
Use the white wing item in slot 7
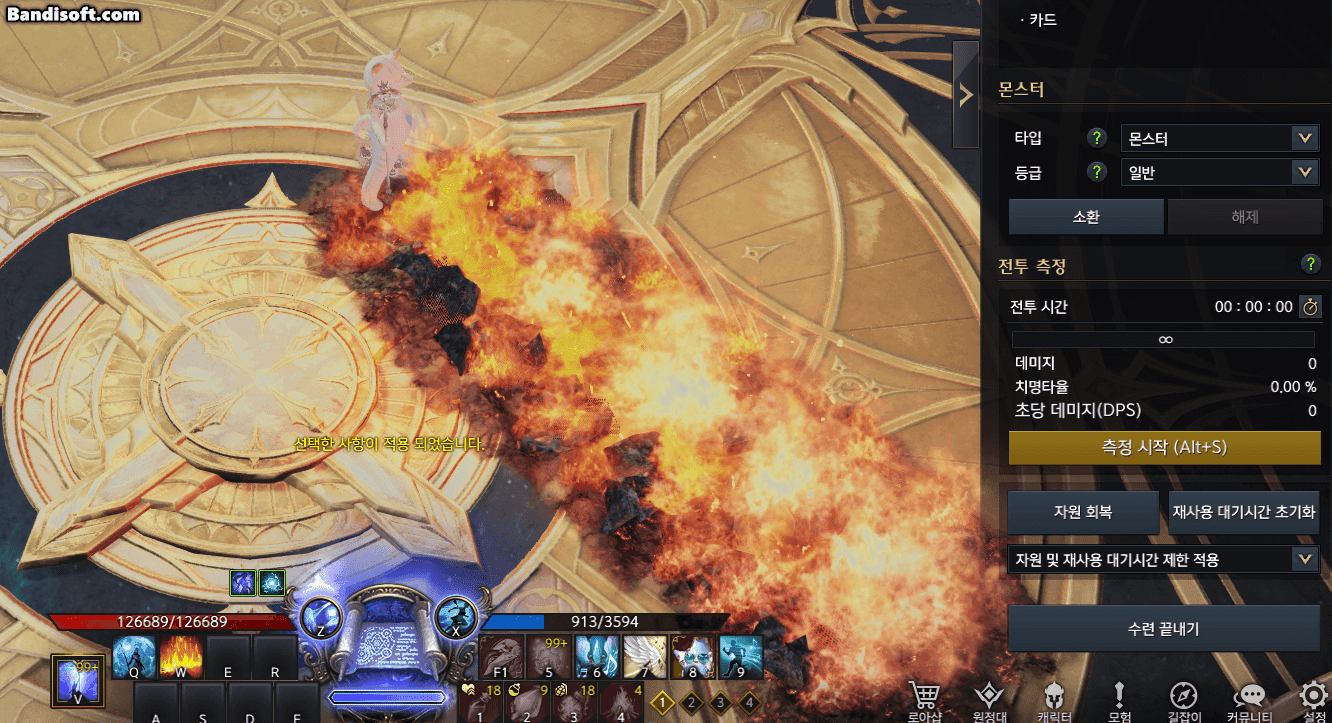coord(645,656)
